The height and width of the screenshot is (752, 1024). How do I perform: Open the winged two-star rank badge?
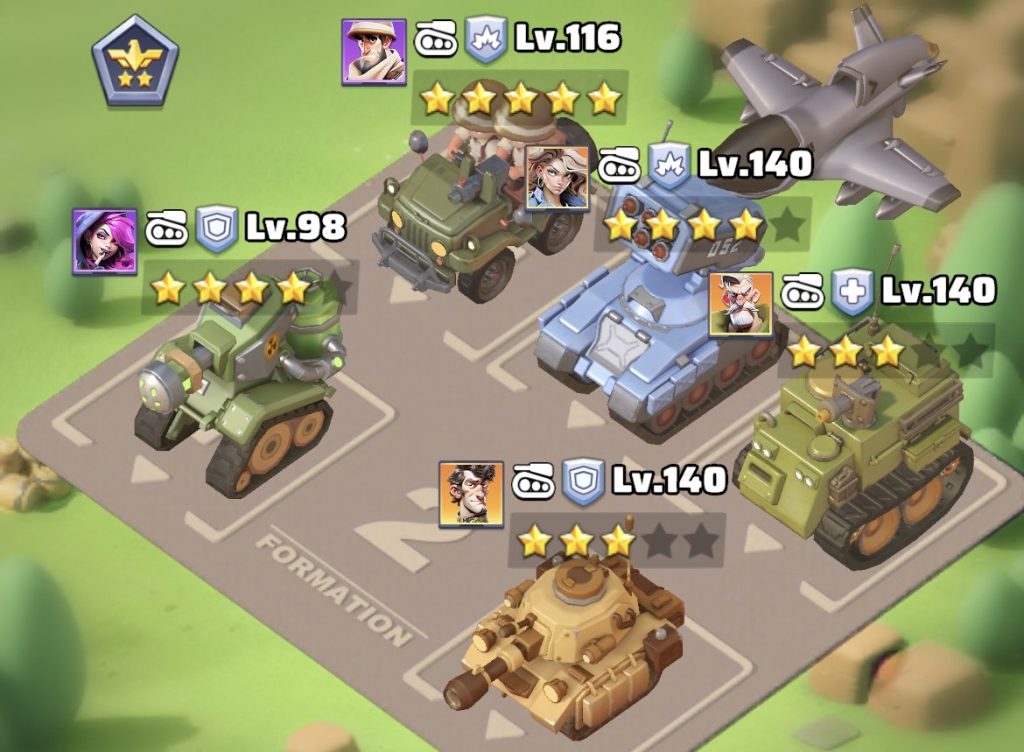(136, 60)
